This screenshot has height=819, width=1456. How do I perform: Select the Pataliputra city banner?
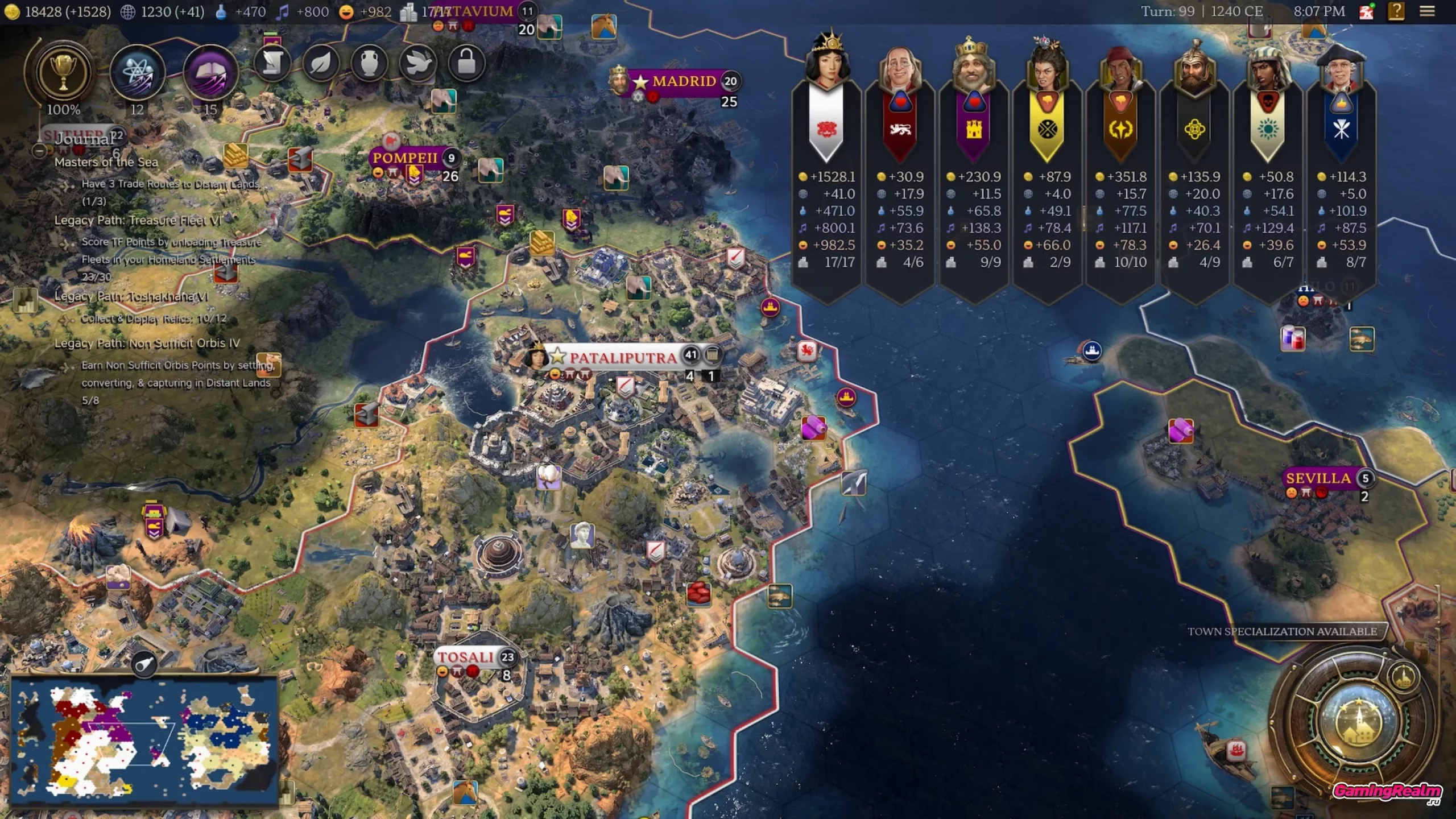[x=623, y=357]
